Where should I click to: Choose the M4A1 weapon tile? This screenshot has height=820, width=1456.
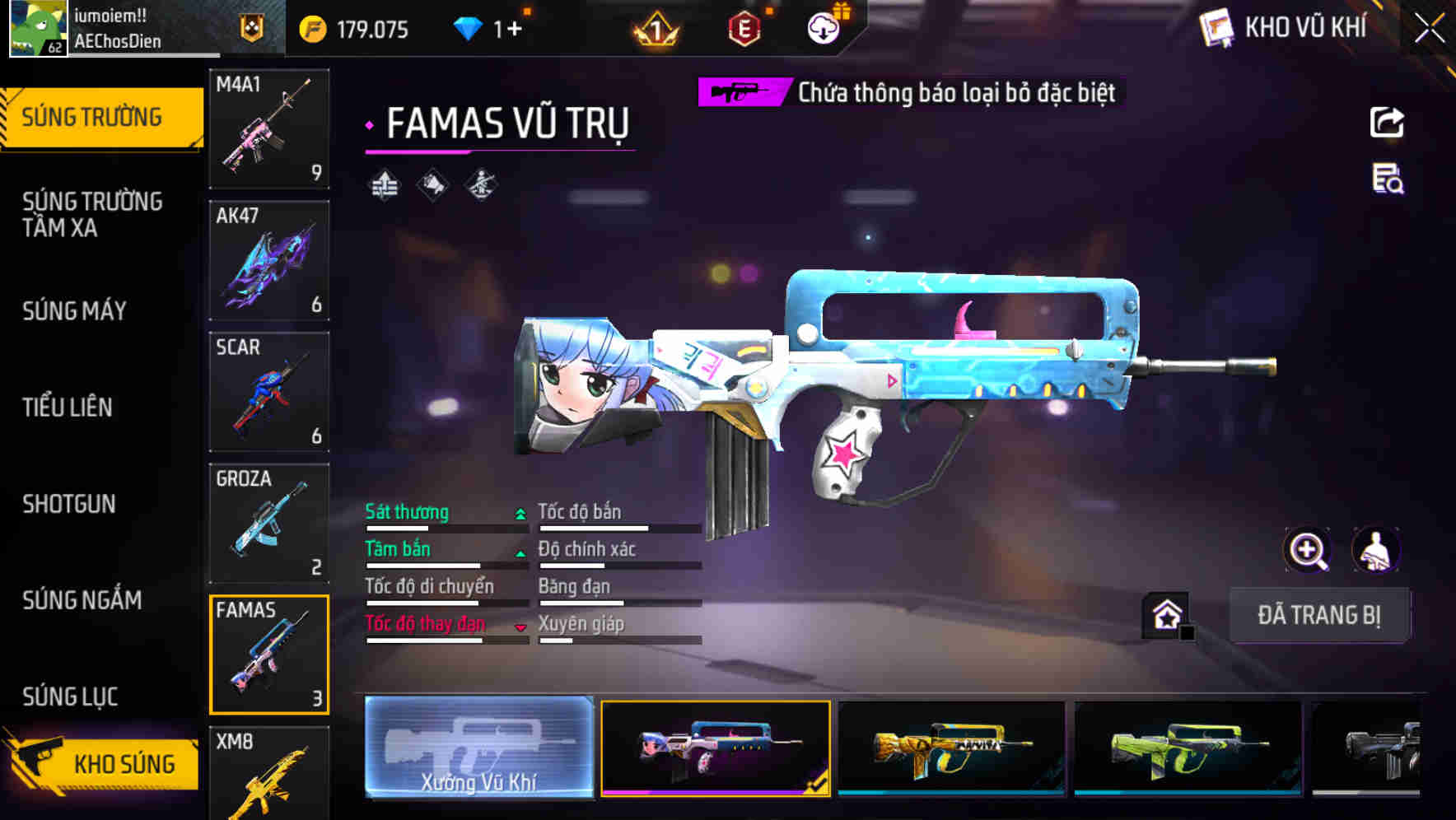click(x=269, y=128)
